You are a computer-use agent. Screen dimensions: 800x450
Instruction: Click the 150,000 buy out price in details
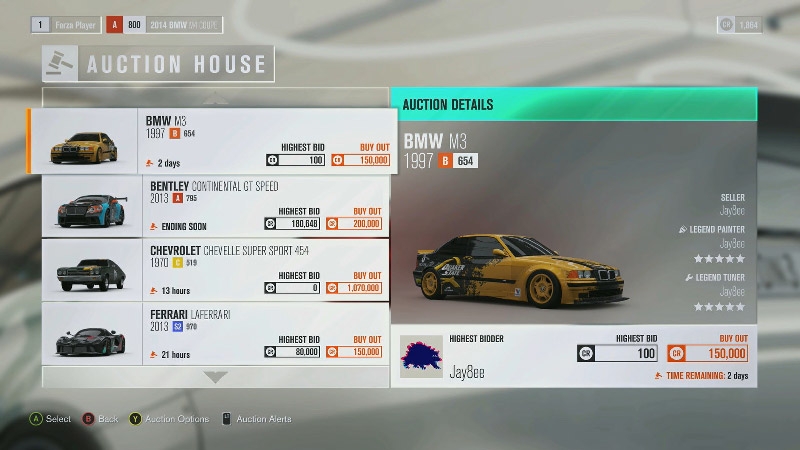point(715,354)
